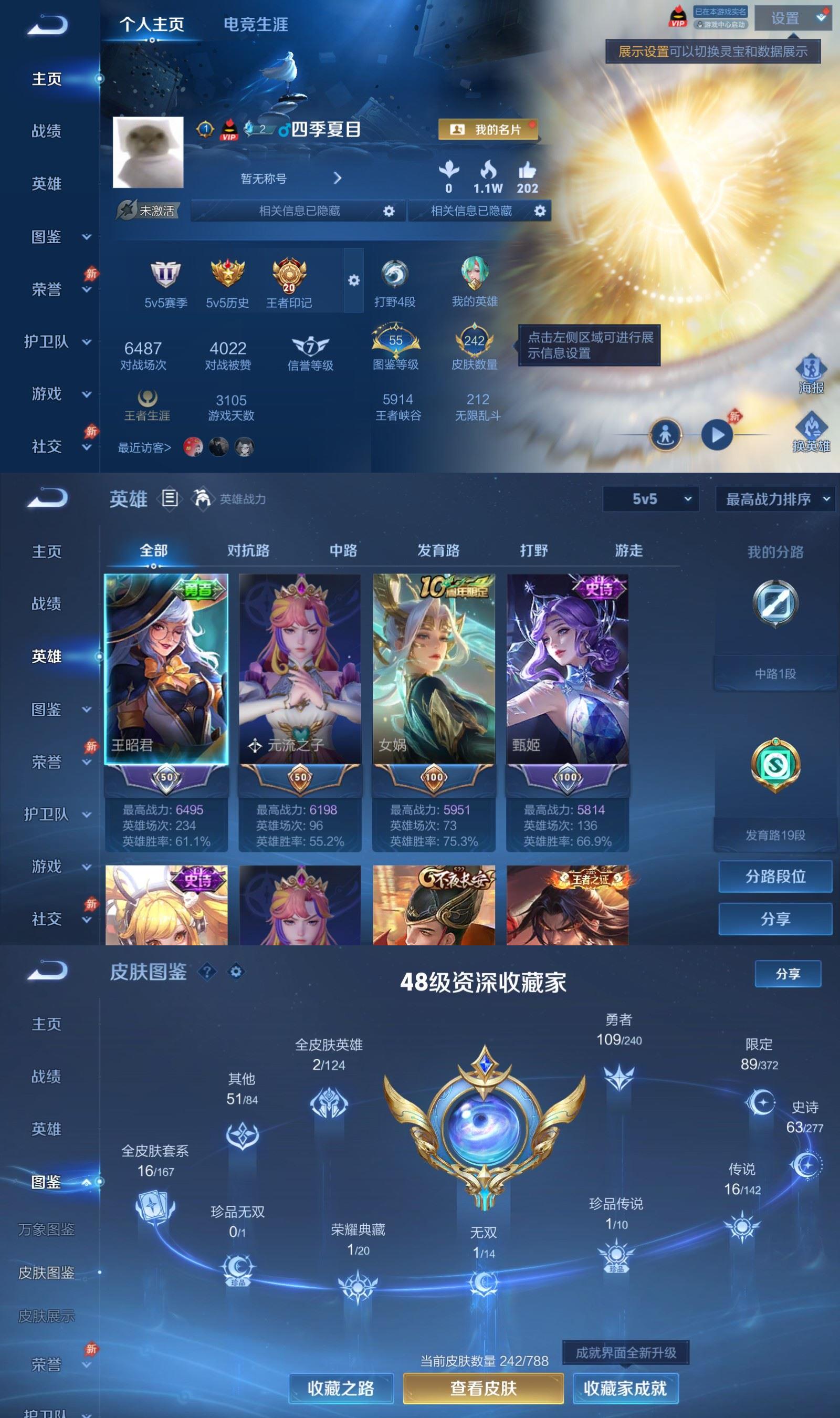
Task: Open the 打野4段 rank icon
Action: [396, 278]
